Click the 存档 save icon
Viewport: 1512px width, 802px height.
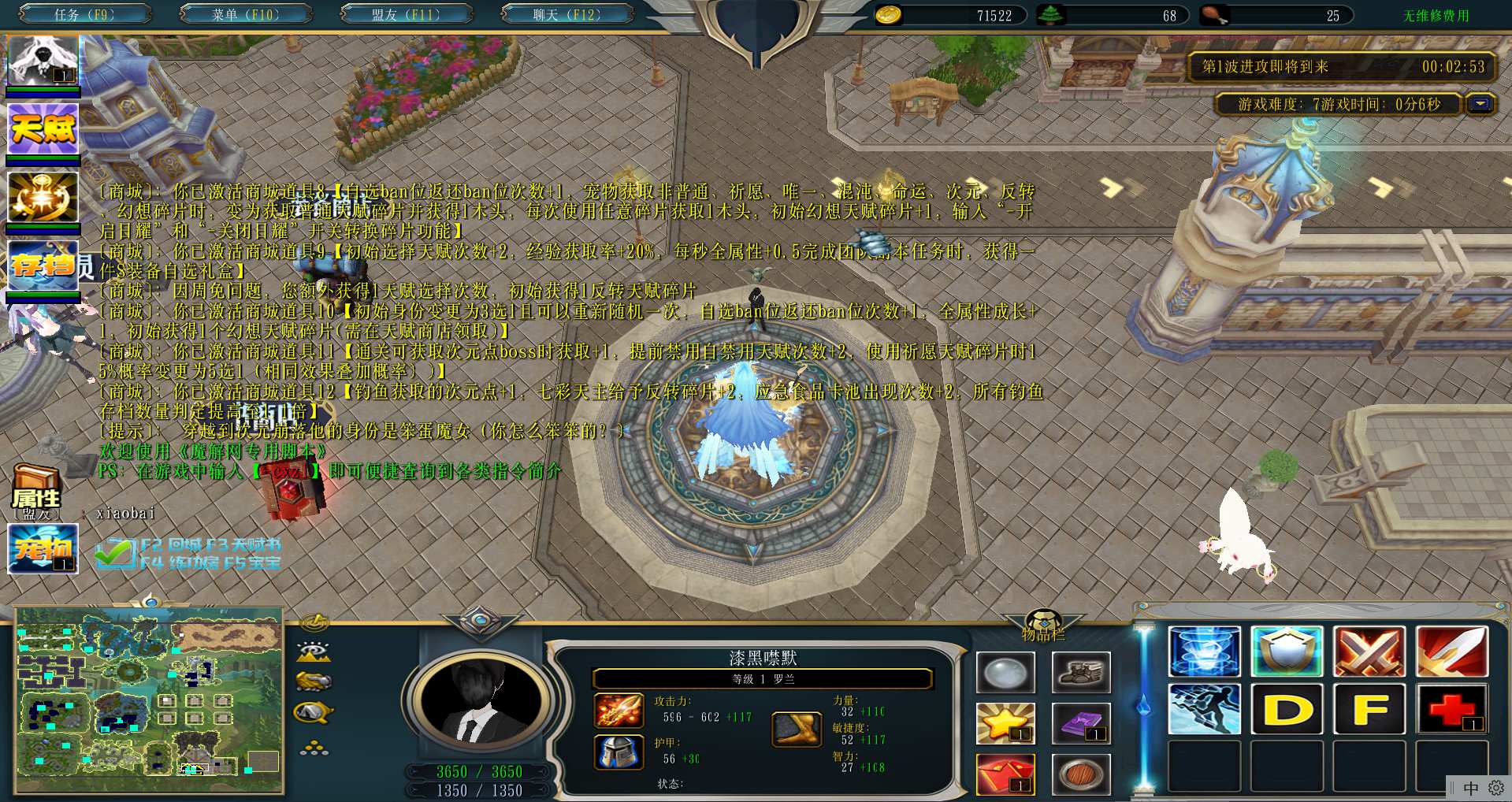[43, 265]
